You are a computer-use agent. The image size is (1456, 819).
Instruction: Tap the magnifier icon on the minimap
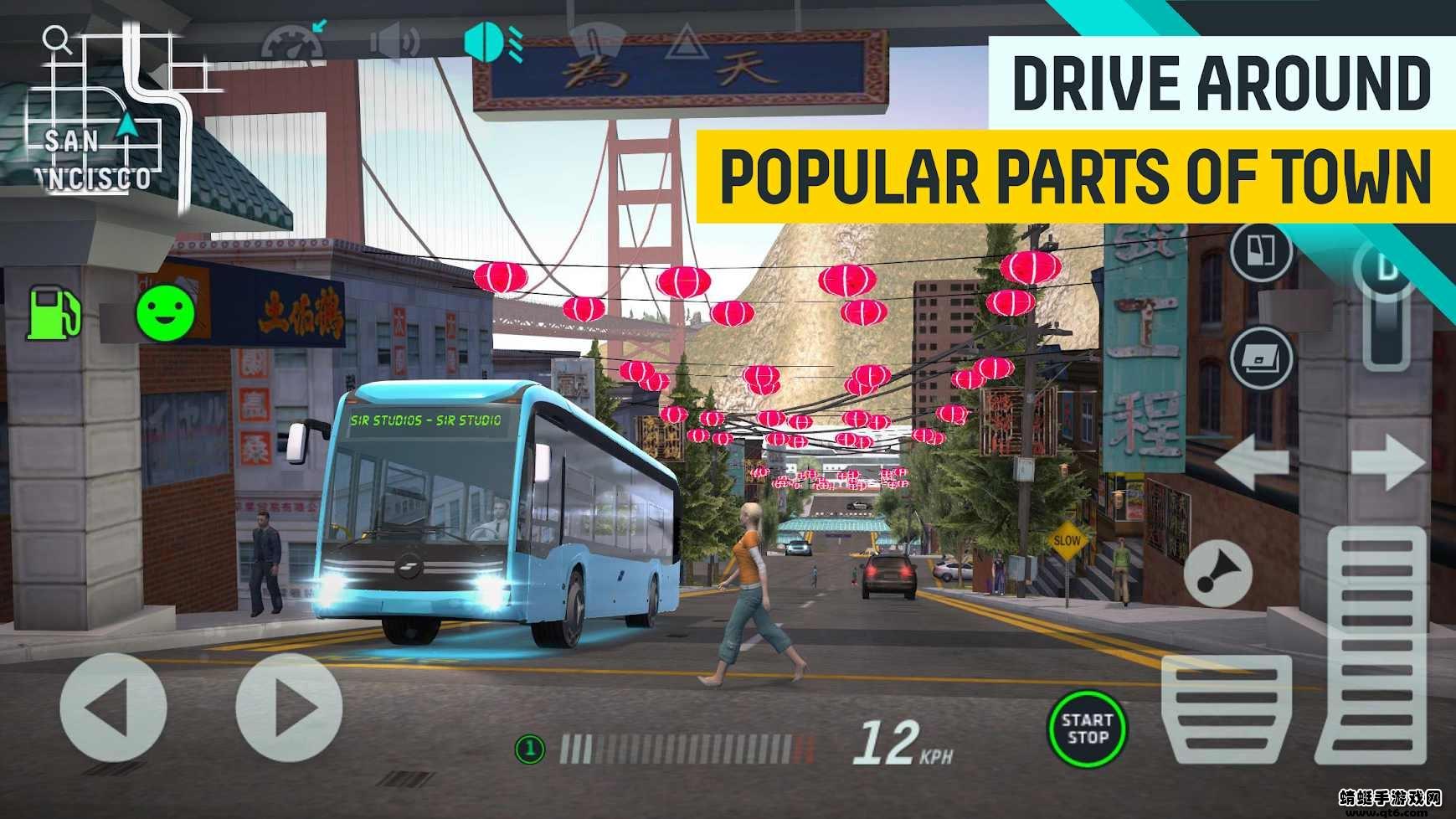coord(56,39)
